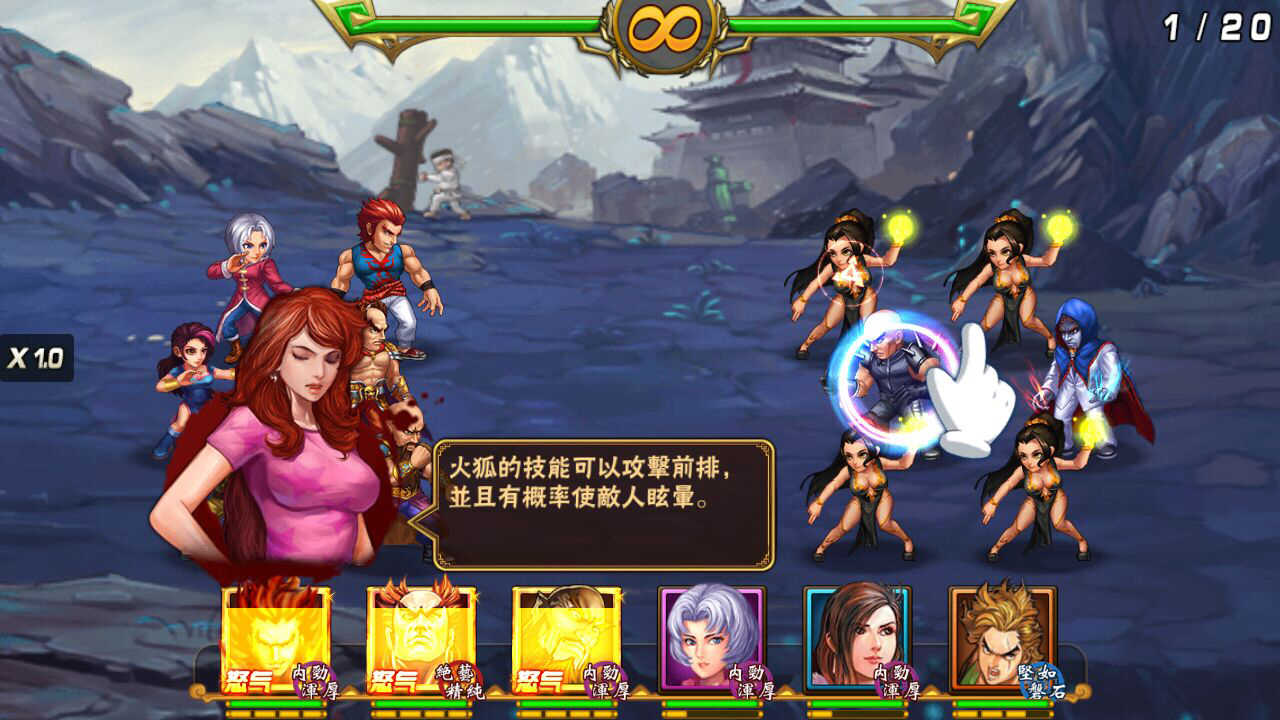Dismiss the 火狐 skill tutorial dialog
This screenshot has height=720, width=1280.
[x=605, y=500]
